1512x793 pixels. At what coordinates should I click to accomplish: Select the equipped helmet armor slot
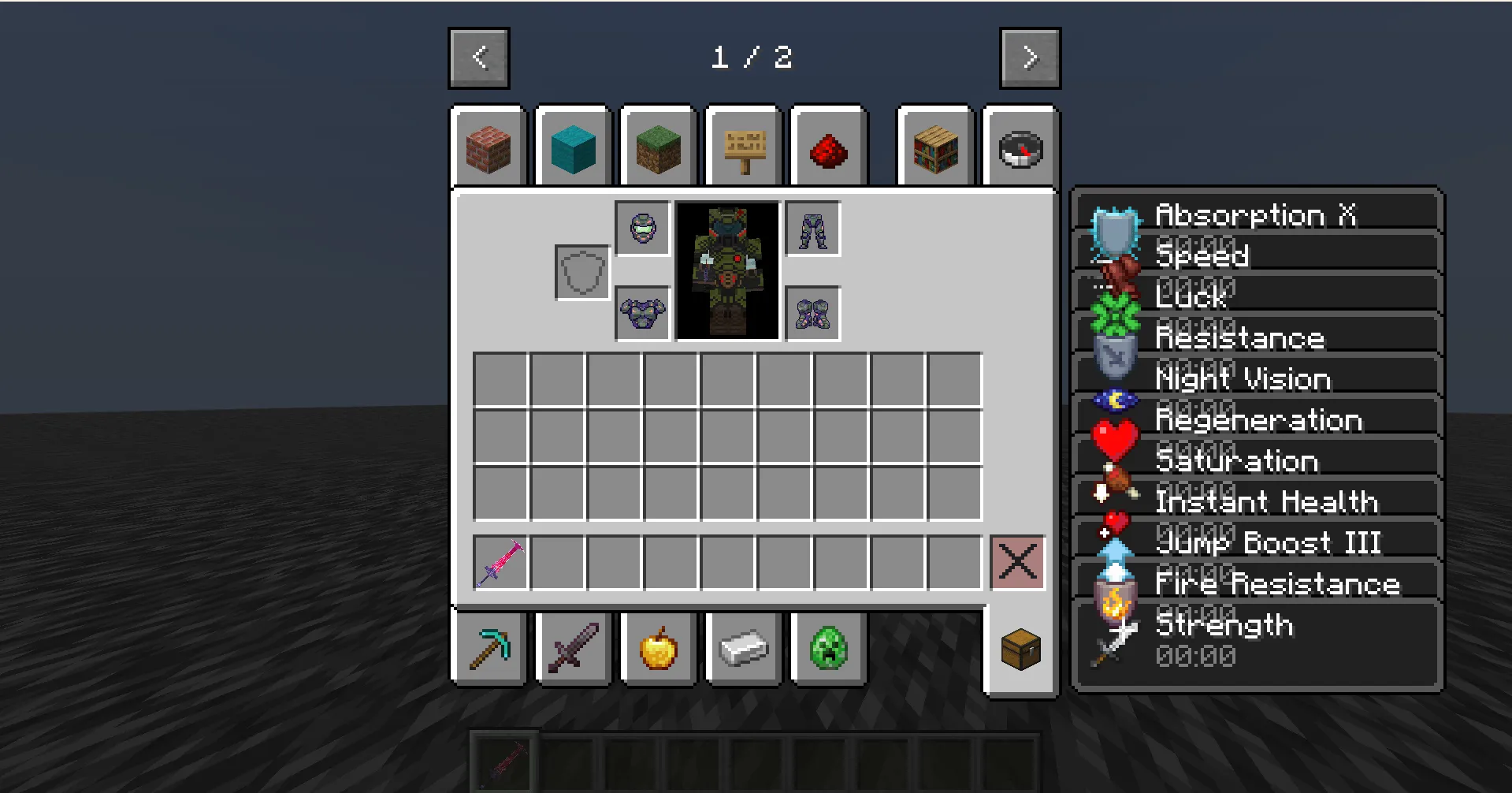click(642, 229)
